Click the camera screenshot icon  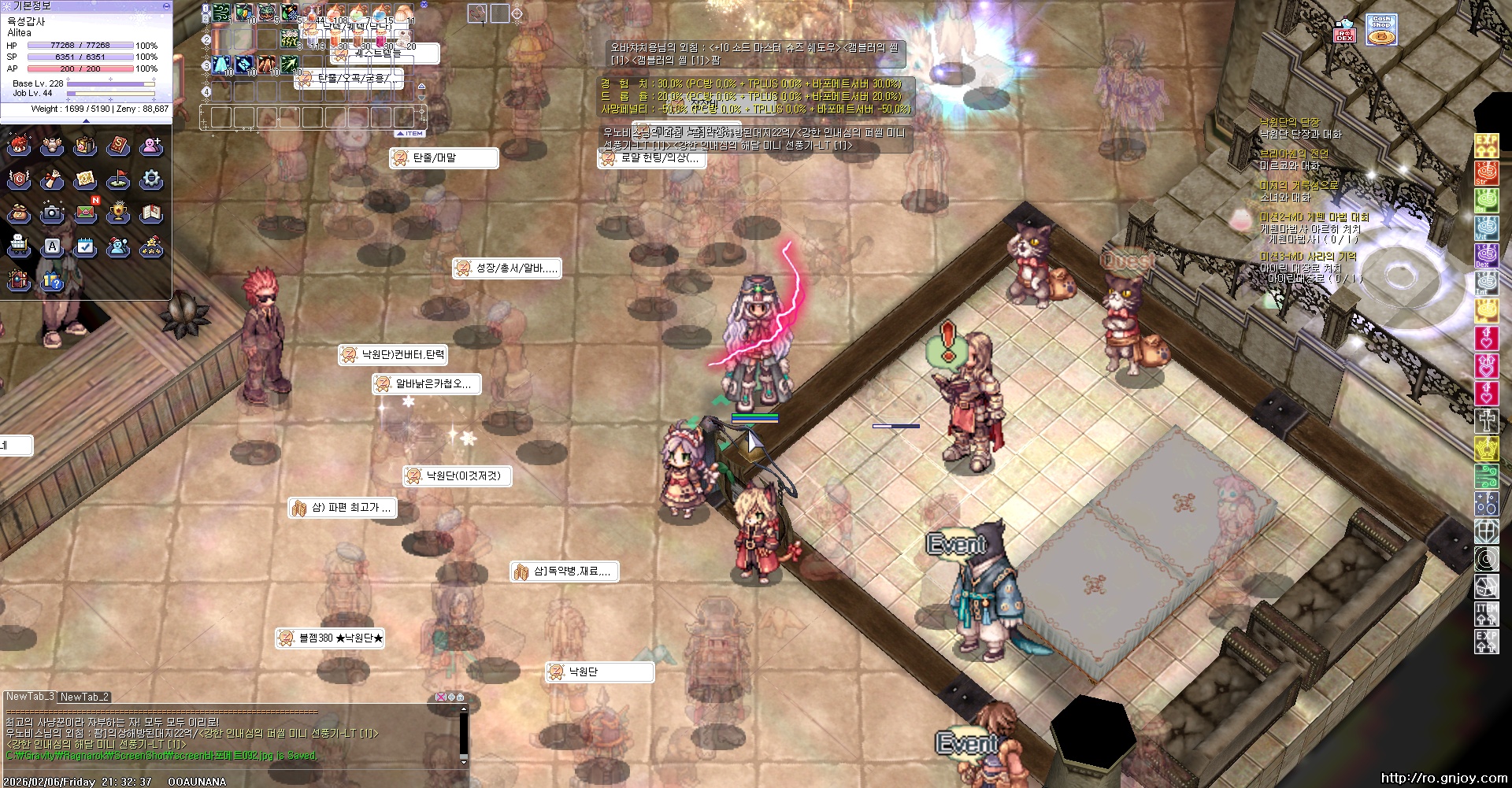pyautogui.click(x=52, y=213)
